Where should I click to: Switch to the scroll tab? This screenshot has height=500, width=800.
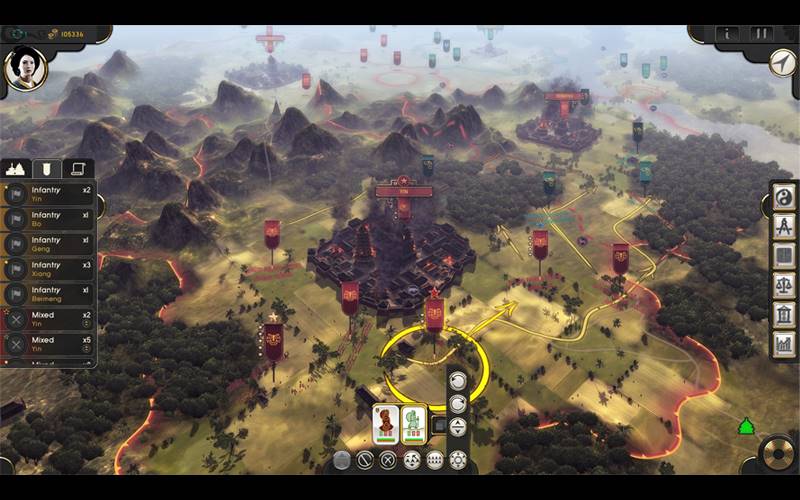coord(77,169)
